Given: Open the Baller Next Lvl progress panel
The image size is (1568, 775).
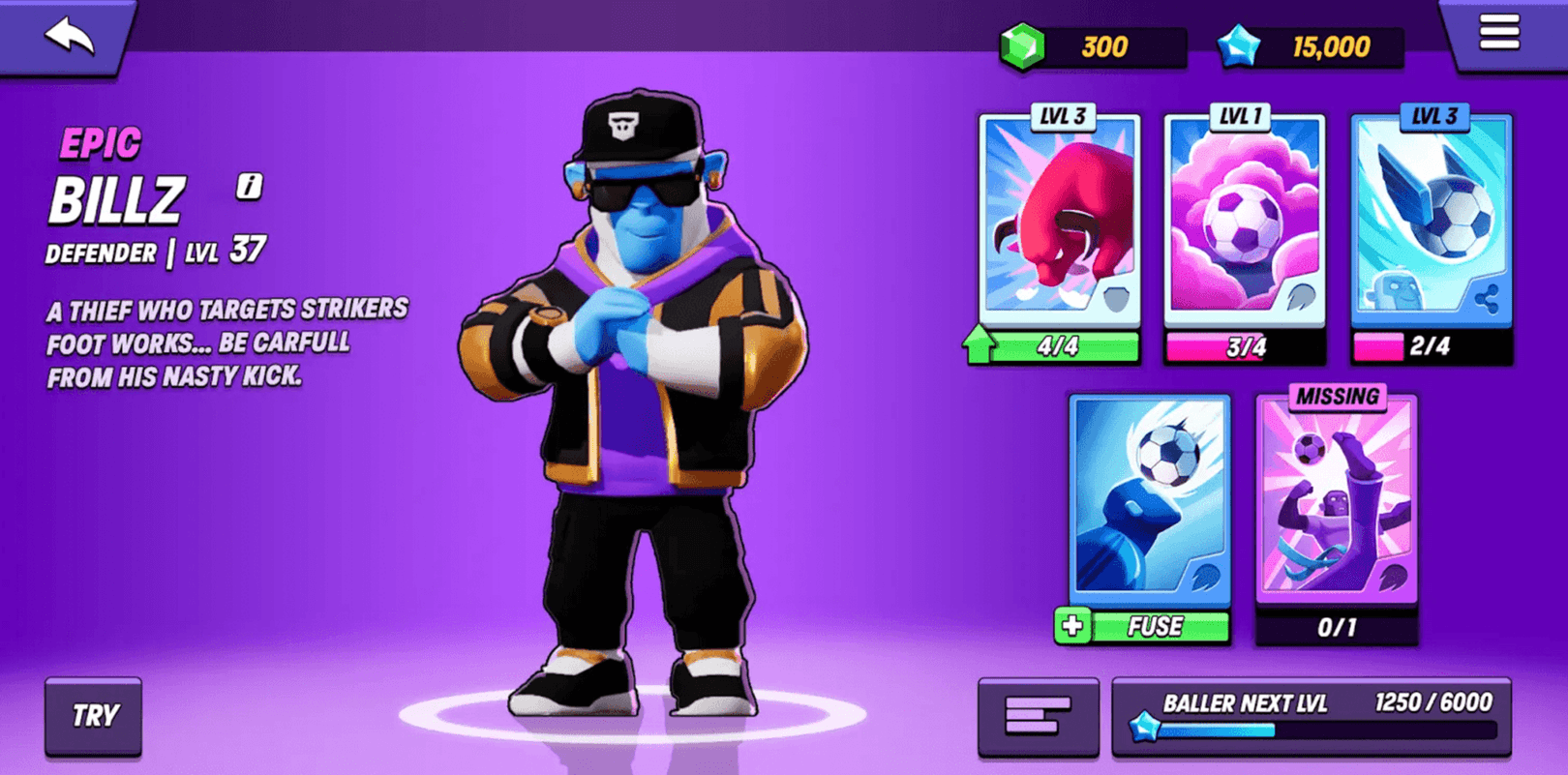Looking at the screenshot, I should (1312, 717).
